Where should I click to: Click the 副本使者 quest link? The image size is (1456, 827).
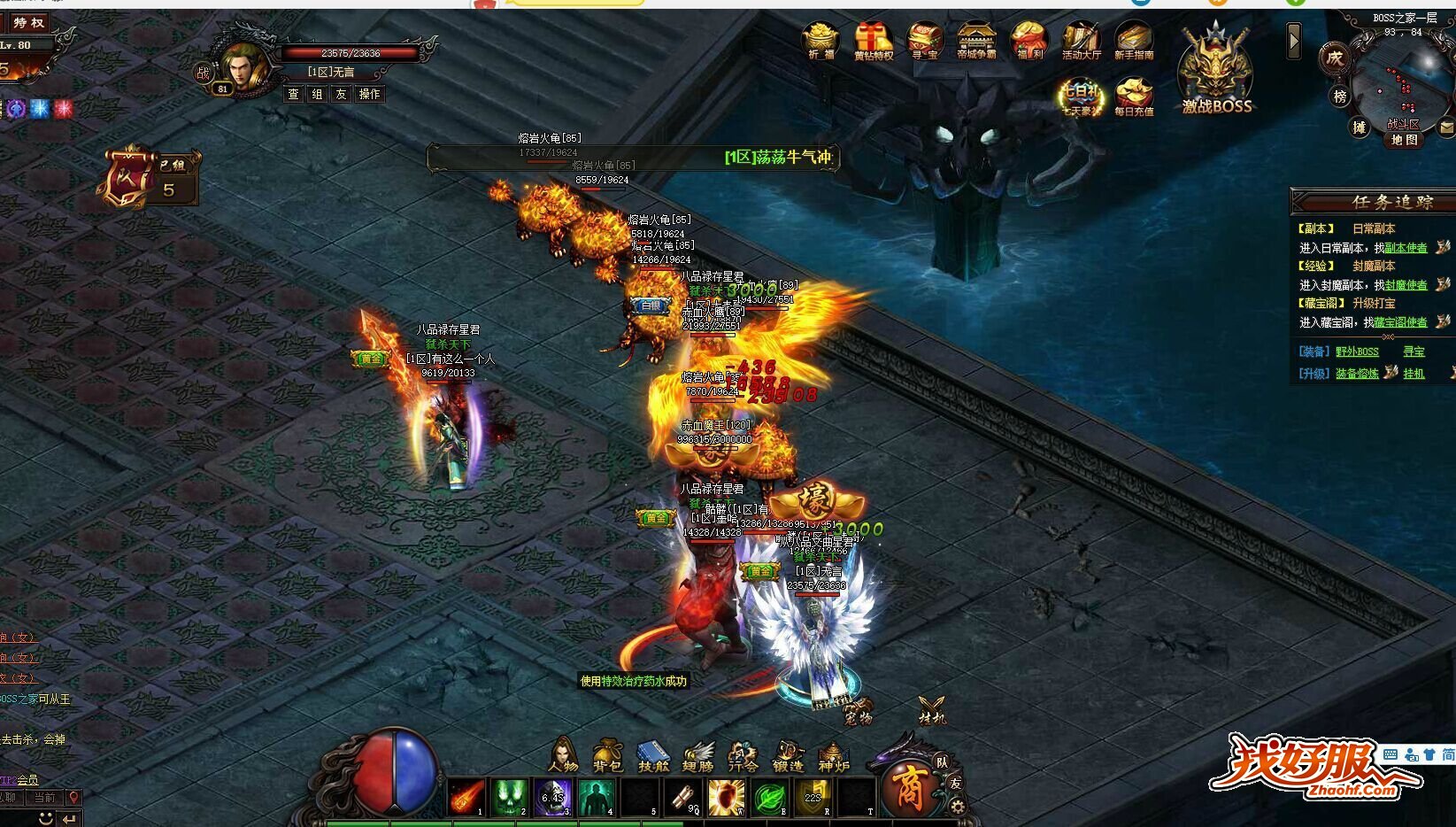[1406, 249]
